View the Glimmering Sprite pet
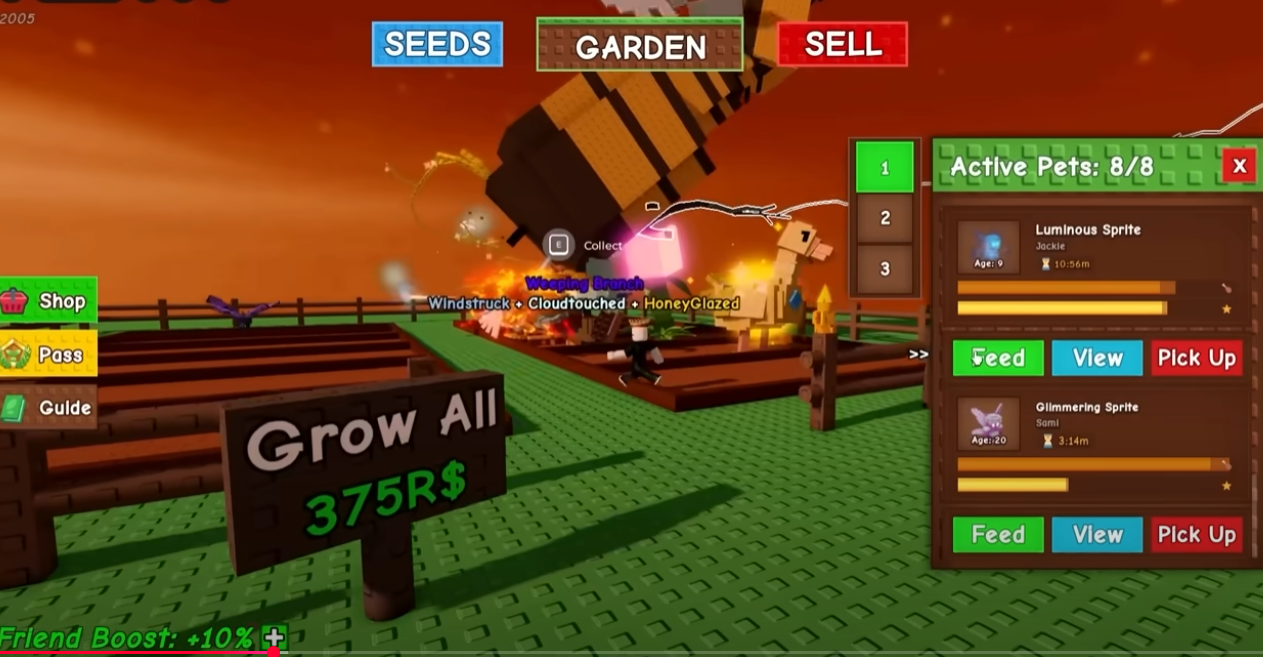This screenshot has width=1263, height=657. click(x=1097, y=535)
